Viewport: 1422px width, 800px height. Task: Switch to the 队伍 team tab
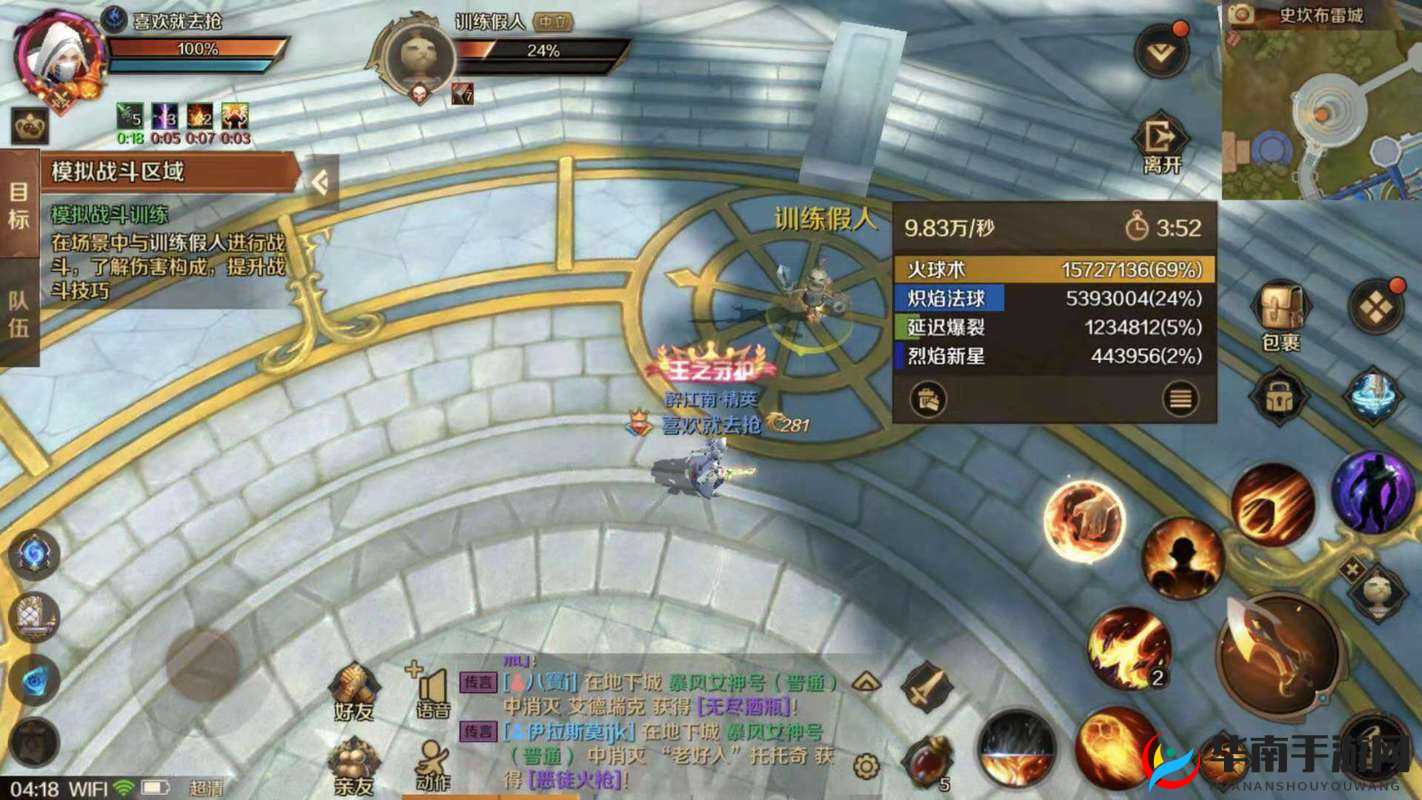coord(19,314)
